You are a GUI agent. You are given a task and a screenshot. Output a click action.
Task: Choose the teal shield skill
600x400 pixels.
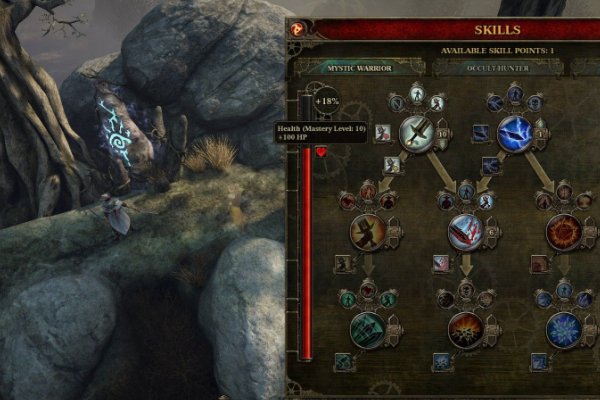tap(367, 330)
